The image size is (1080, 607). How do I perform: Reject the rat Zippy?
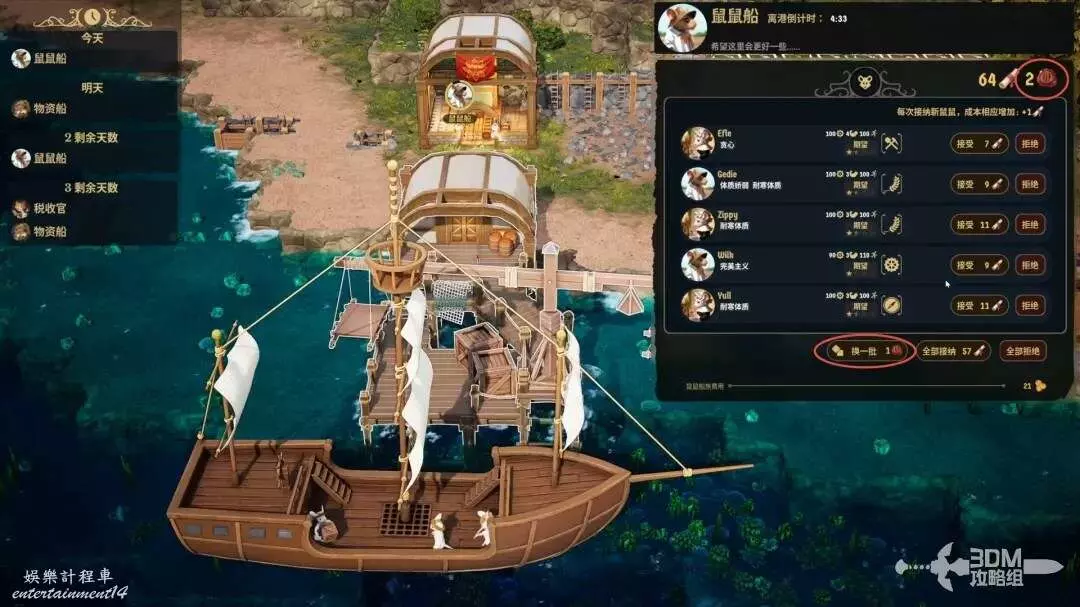point(1030,225)
